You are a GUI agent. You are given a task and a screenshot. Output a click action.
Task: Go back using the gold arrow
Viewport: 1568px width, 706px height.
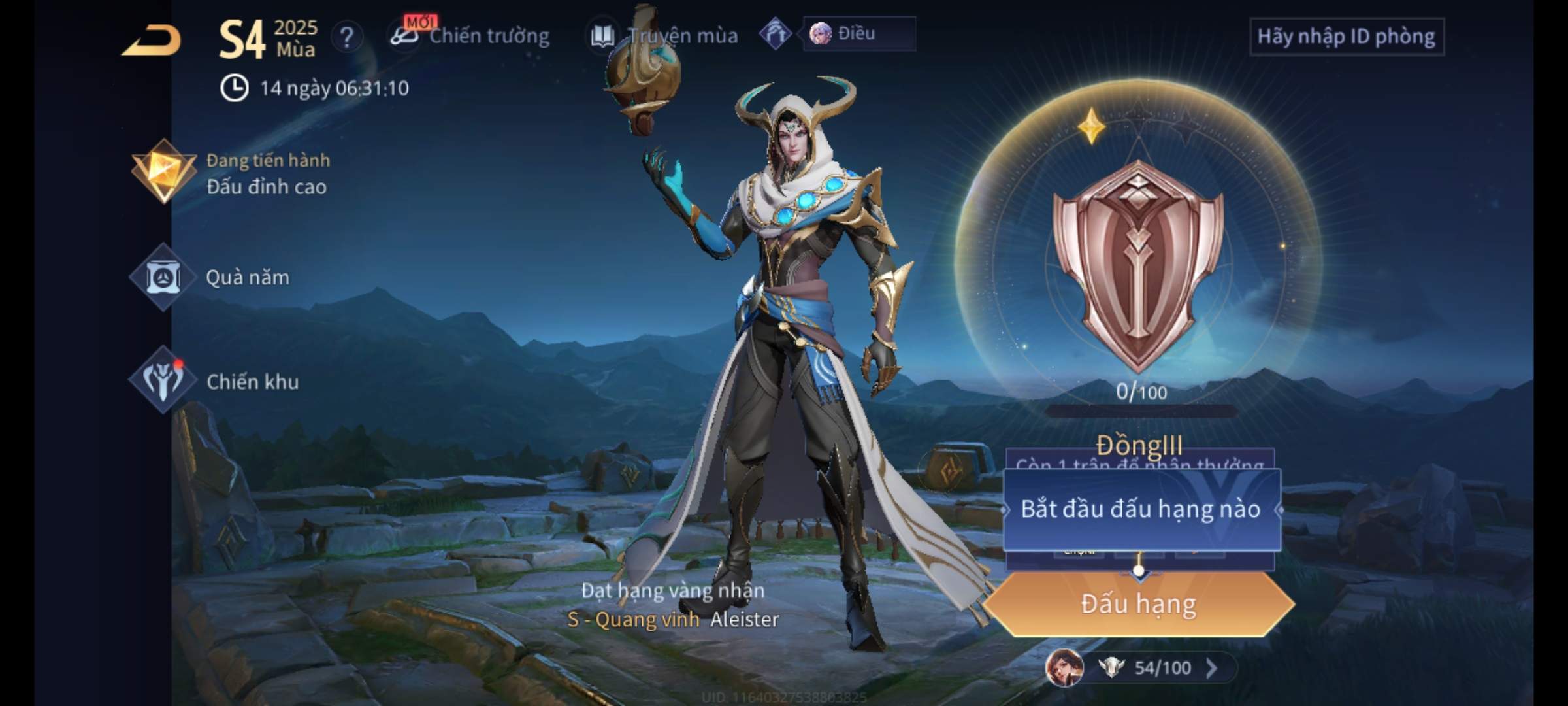[x=152, y=41]
